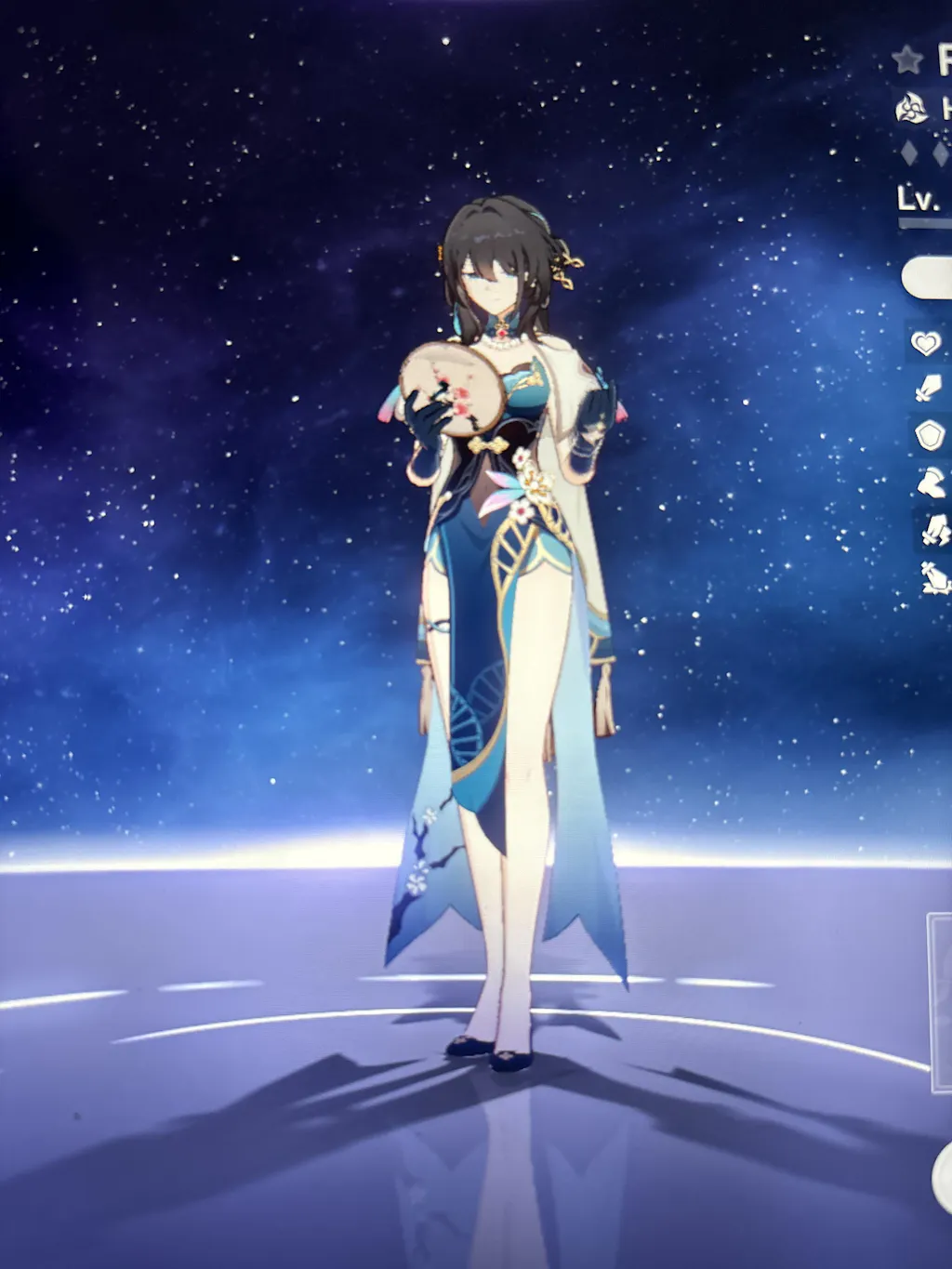
Task: Open the equipped Light Cone card
Action: [x=940, y=1002]
